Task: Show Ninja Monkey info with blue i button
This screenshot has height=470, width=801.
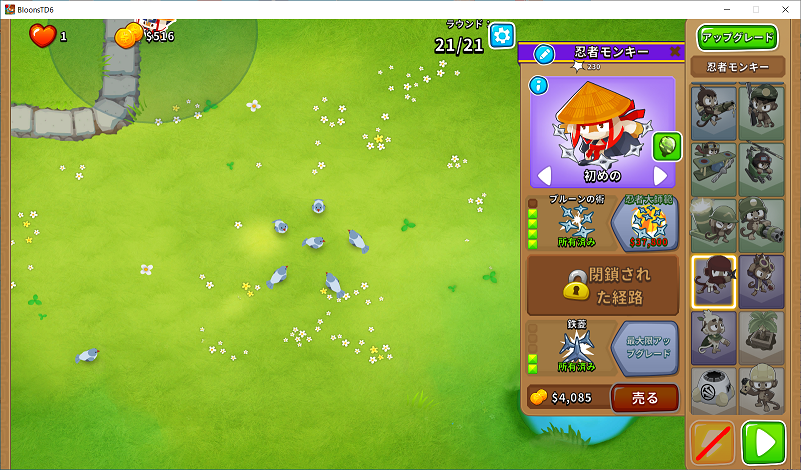Action: click(538, 85)
